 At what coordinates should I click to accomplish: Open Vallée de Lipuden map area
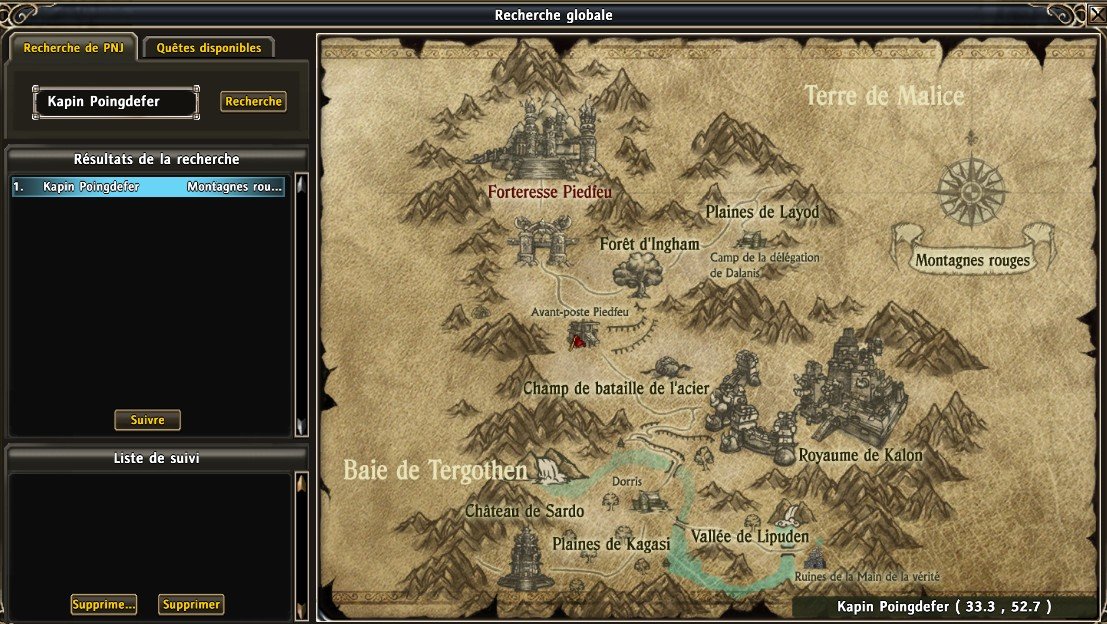[x=749, y=536]
